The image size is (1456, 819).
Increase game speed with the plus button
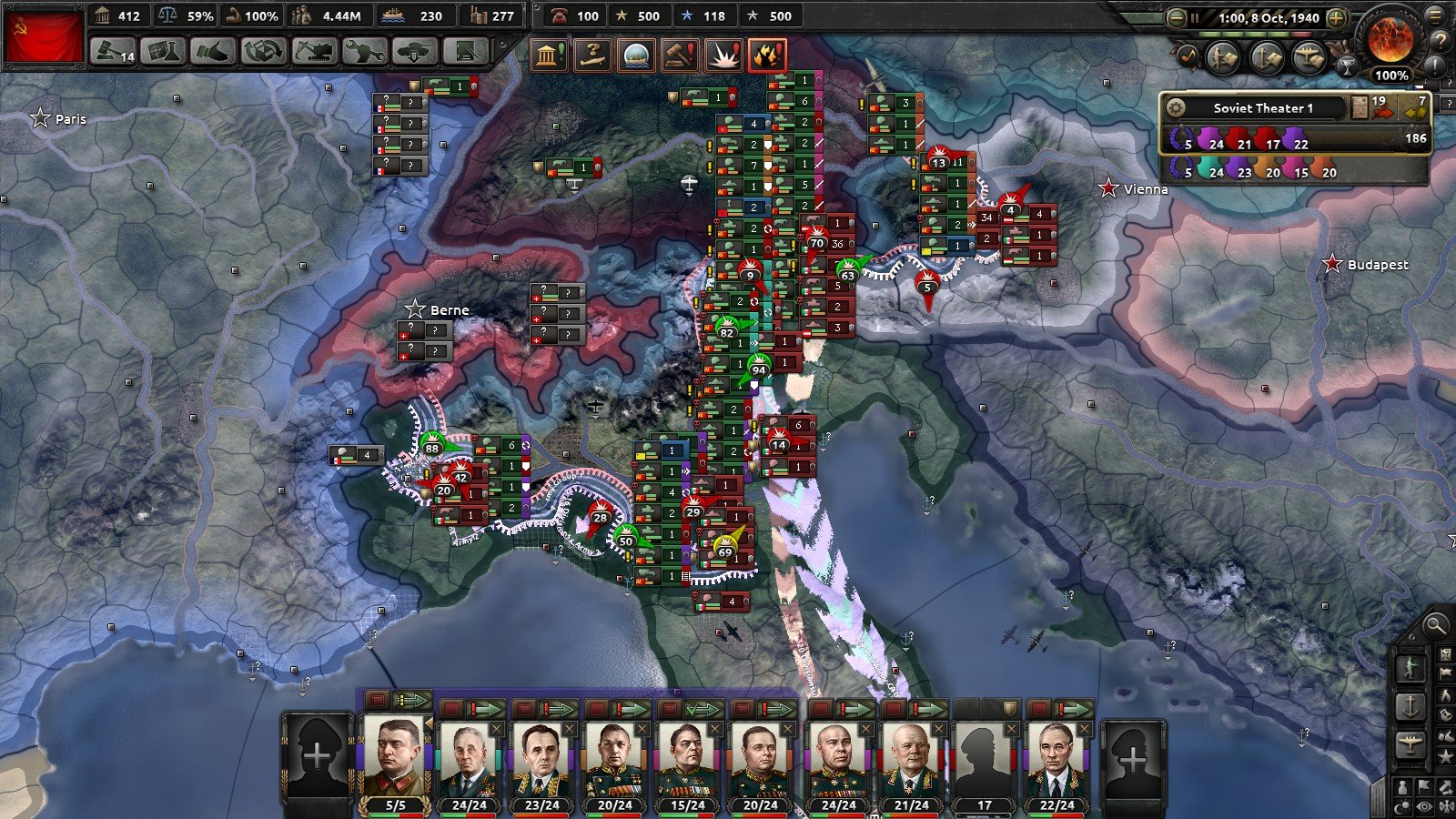click(1337, 17)
